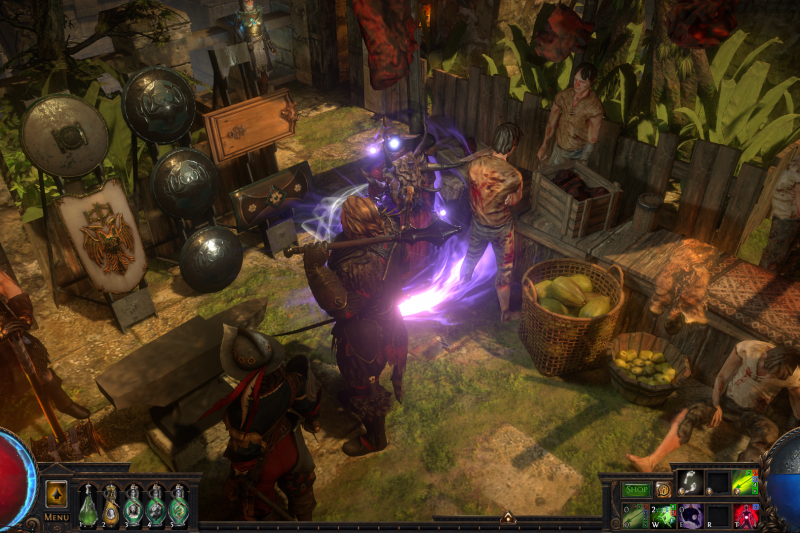Viewport: 800px width, 533px height.
Task: Select the top-row green arrow attack skill
Action: 745,484
